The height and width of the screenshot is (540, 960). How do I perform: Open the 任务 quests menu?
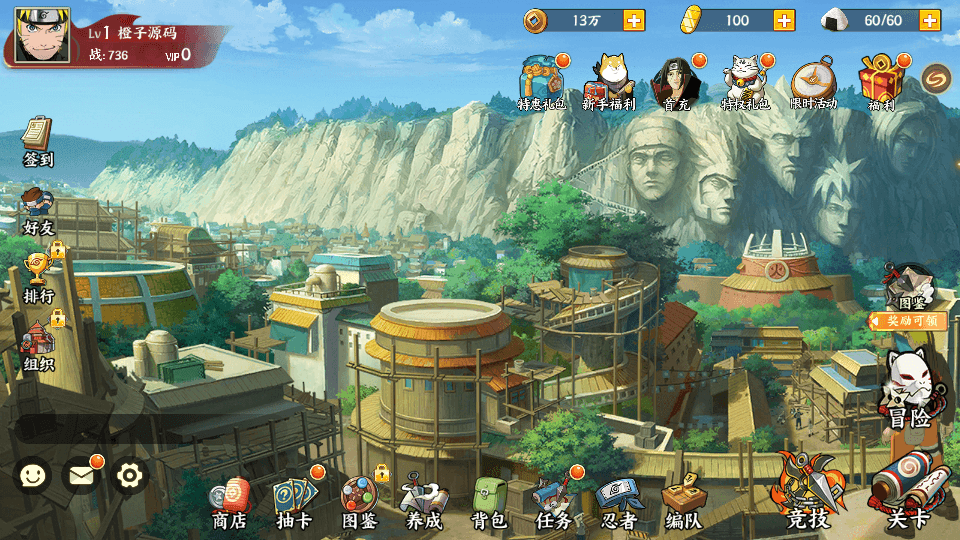[553, 500]
